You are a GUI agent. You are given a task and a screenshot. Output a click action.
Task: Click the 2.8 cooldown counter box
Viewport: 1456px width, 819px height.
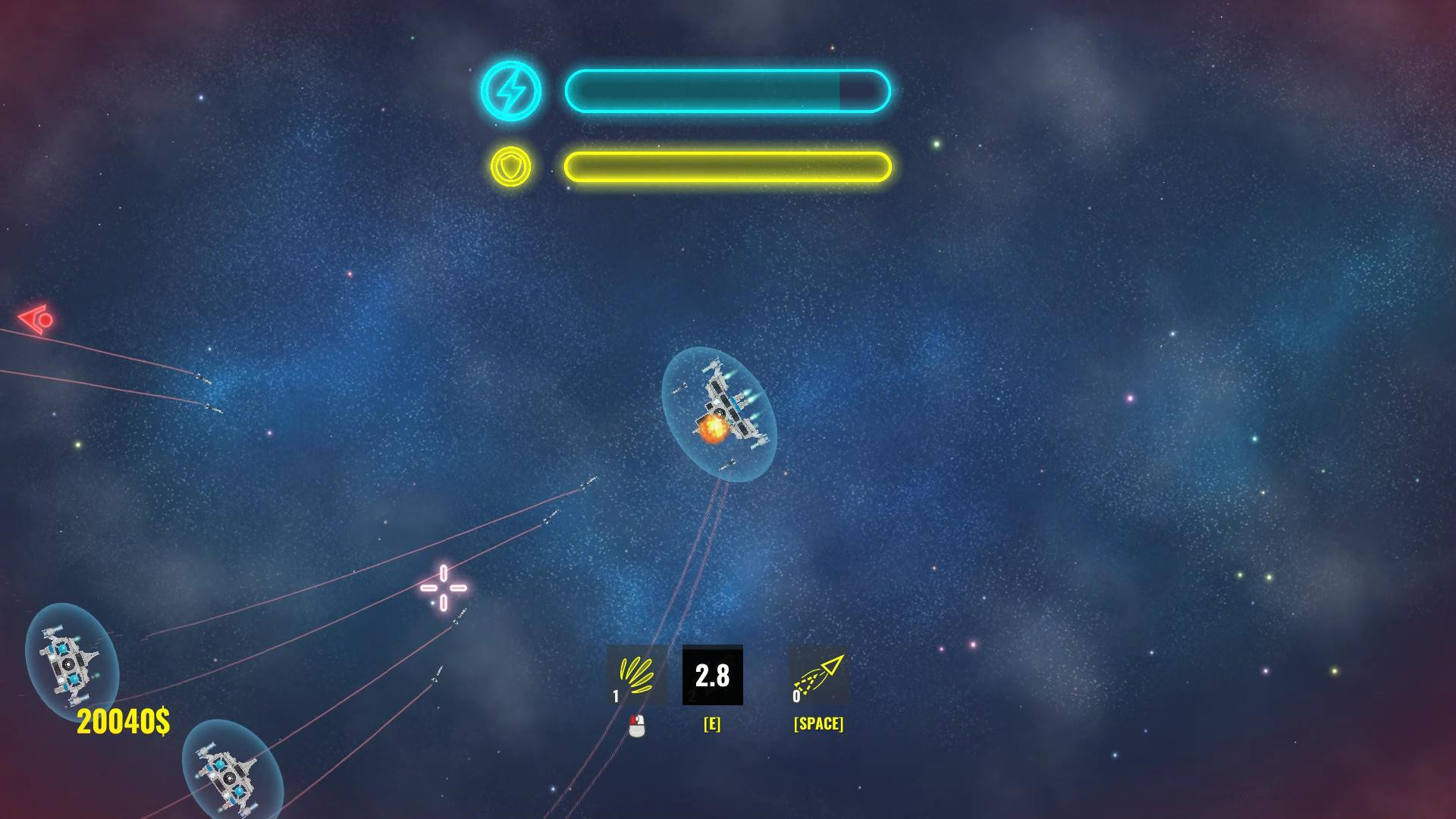tap(711, 676)
